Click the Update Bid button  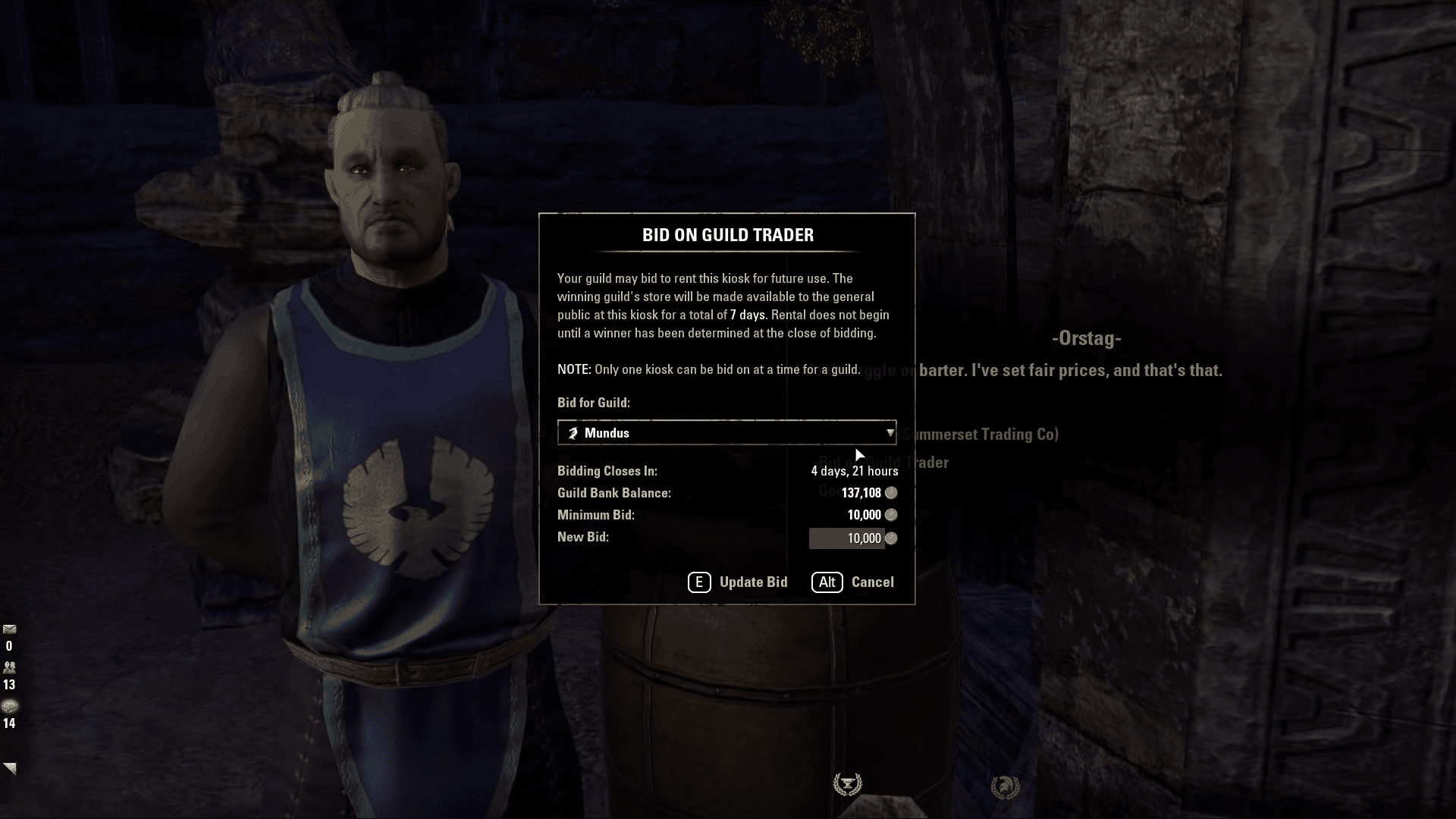(x=740, y=582)
